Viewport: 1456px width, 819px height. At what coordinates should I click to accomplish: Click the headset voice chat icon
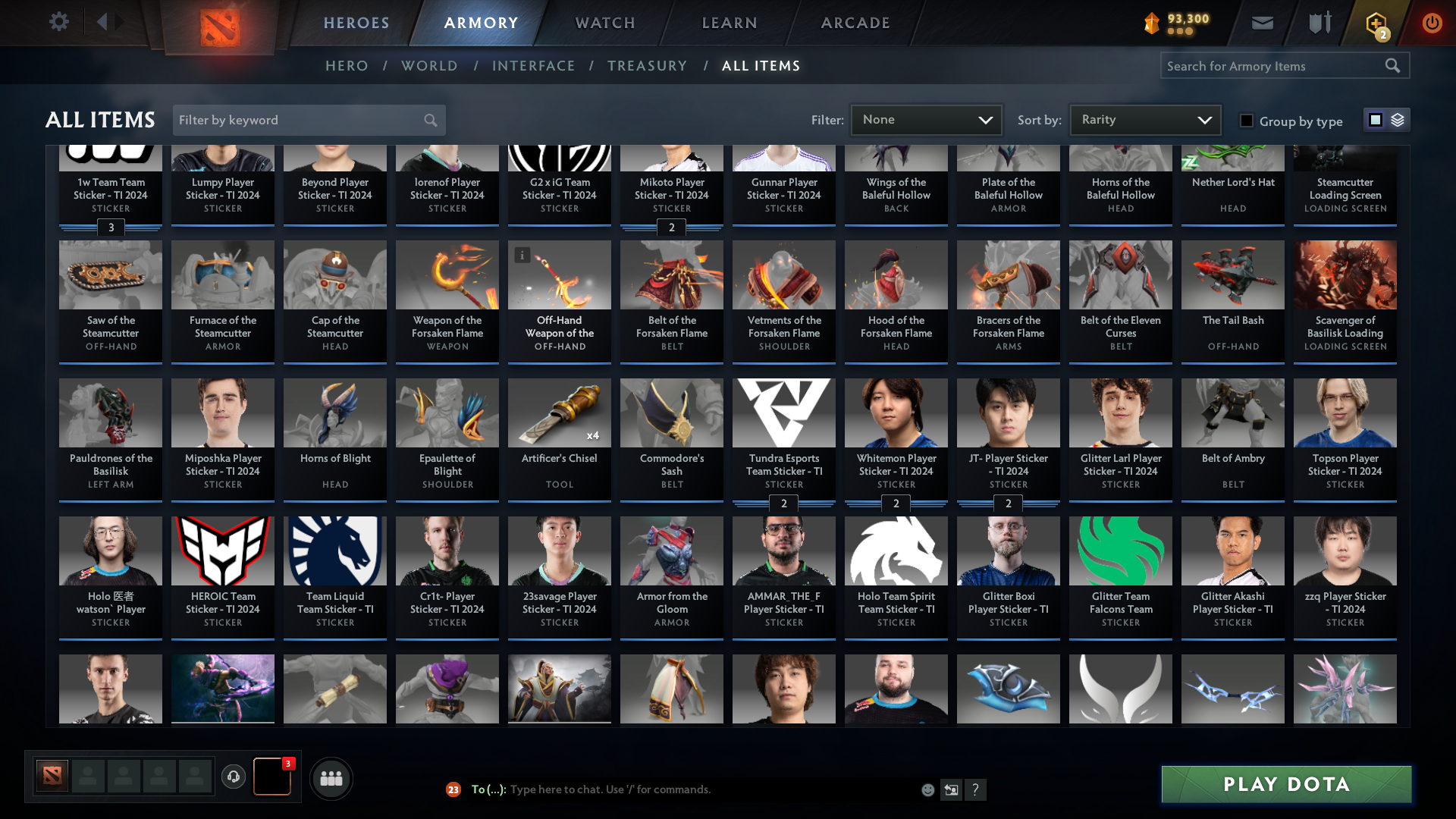coord(234,778)
